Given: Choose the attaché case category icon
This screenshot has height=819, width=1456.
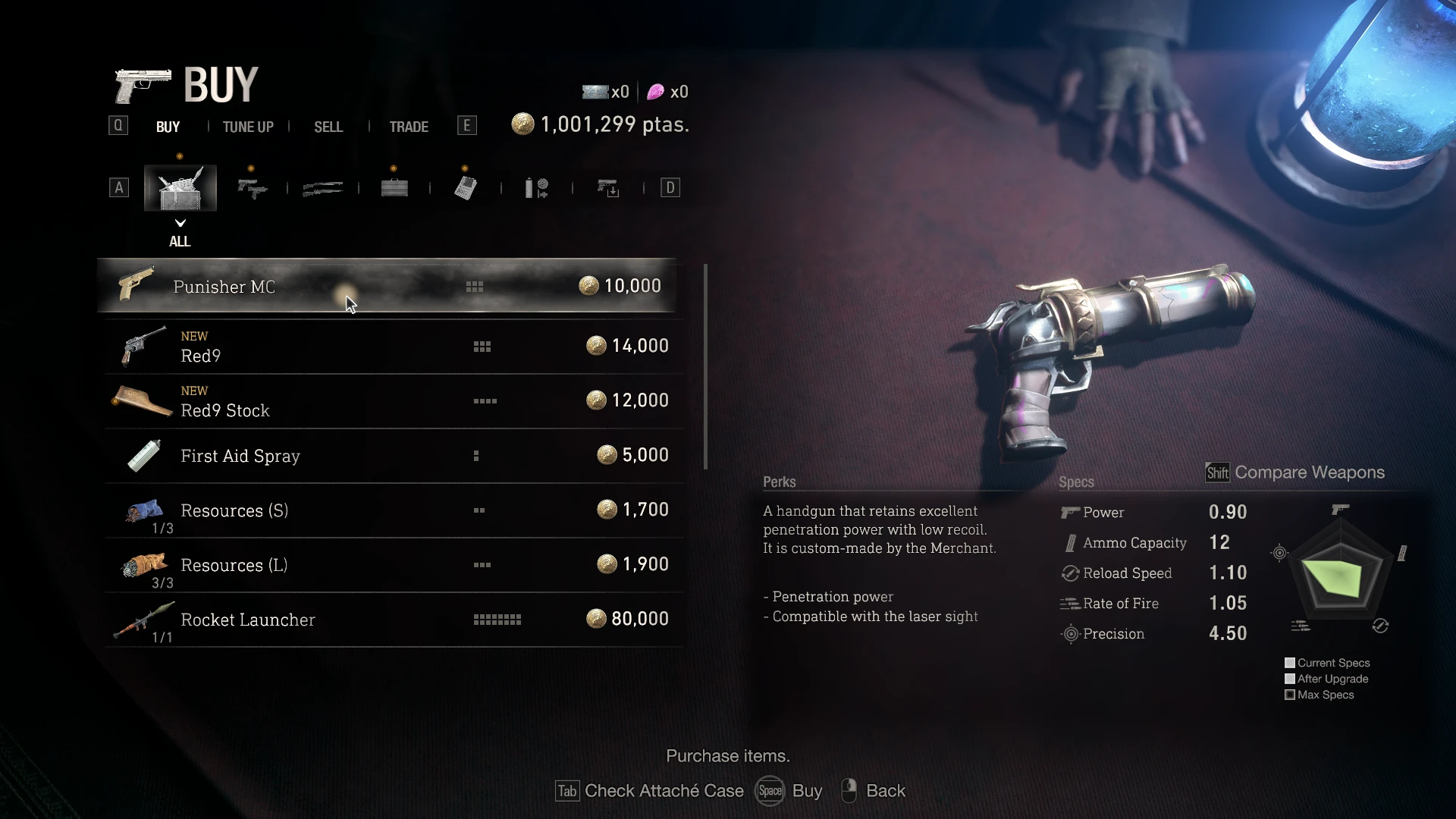Looking at the screenshot, I should 394,187.
